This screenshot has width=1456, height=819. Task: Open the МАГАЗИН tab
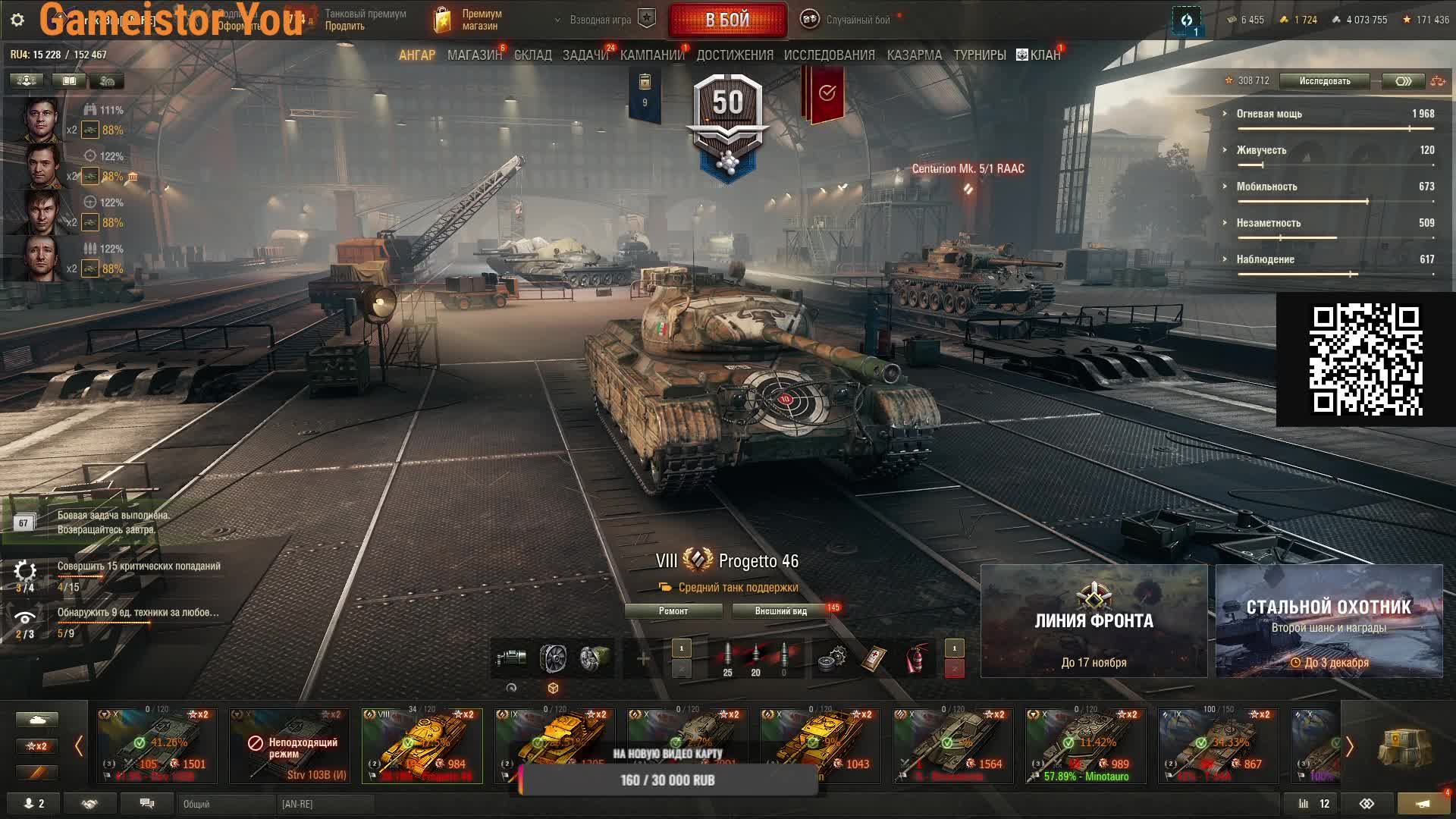tap(474, 55)
